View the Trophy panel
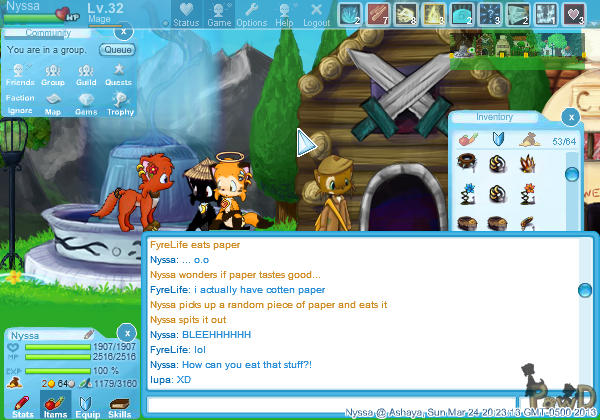Viewport: 600px width, 420px height. pos(120,105)
